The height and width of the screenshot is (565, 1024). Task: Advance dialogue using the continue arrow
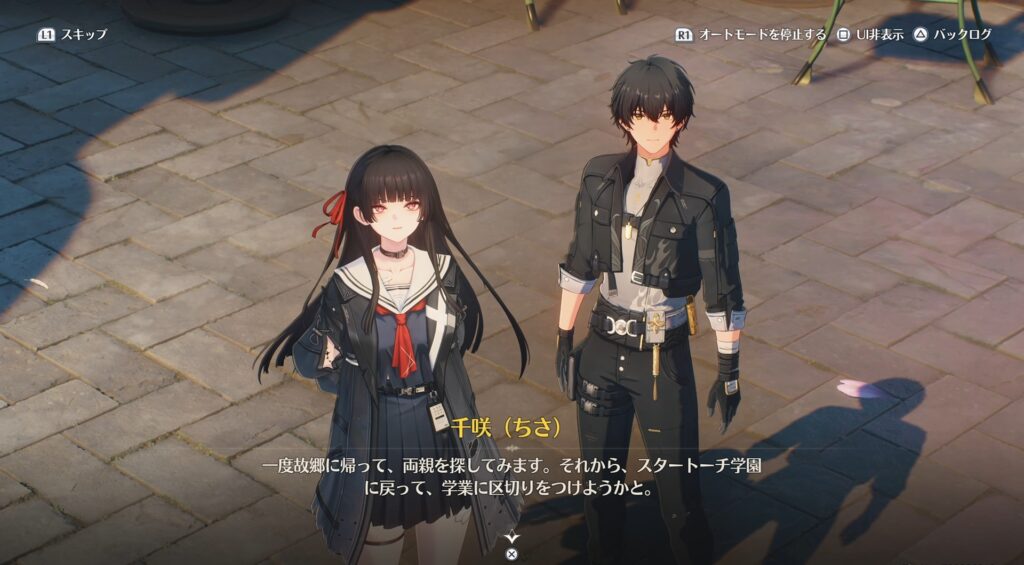[x=512, y=538]
